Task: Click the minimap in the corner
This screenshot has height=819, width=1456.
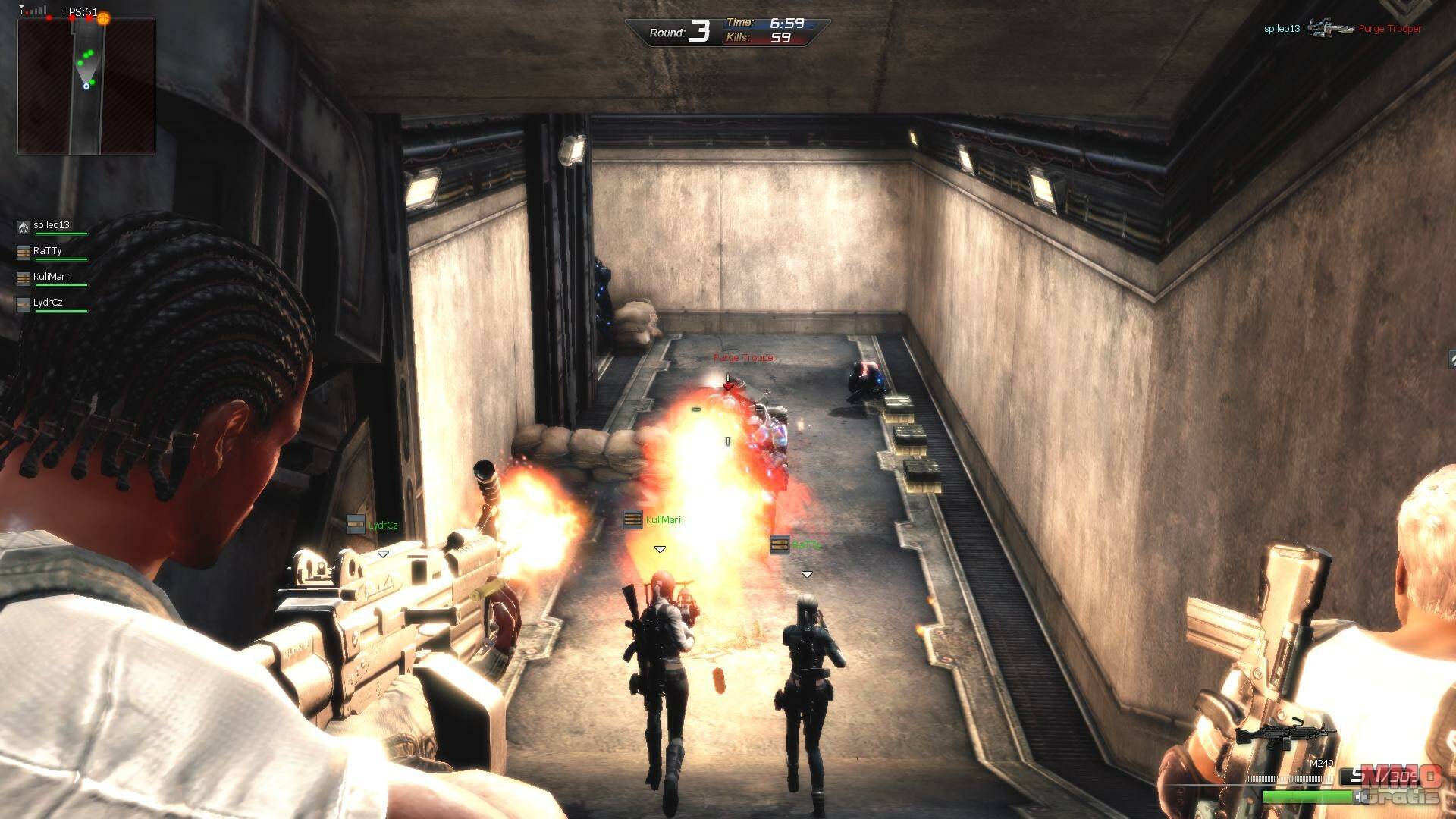Action: point(86,86)
